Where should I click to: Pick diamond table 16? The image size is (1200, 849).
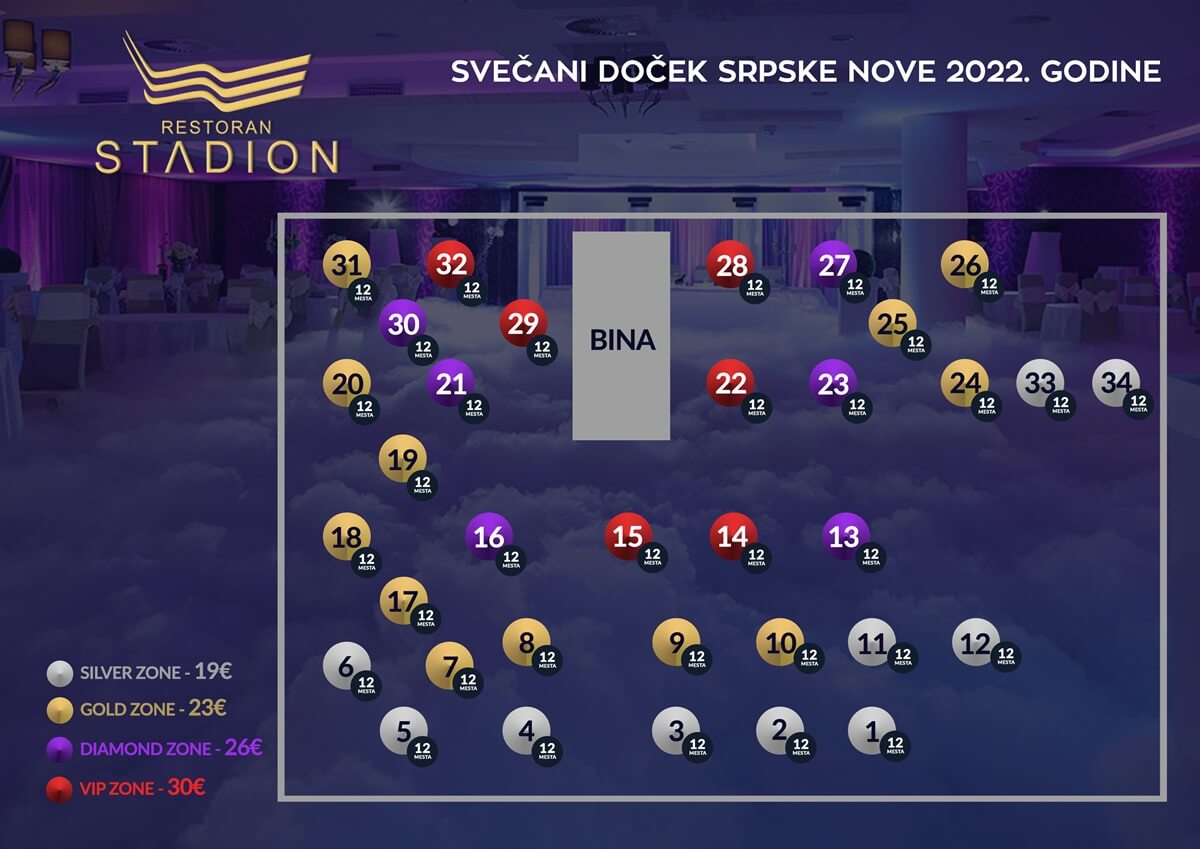[x=489, y=536]
